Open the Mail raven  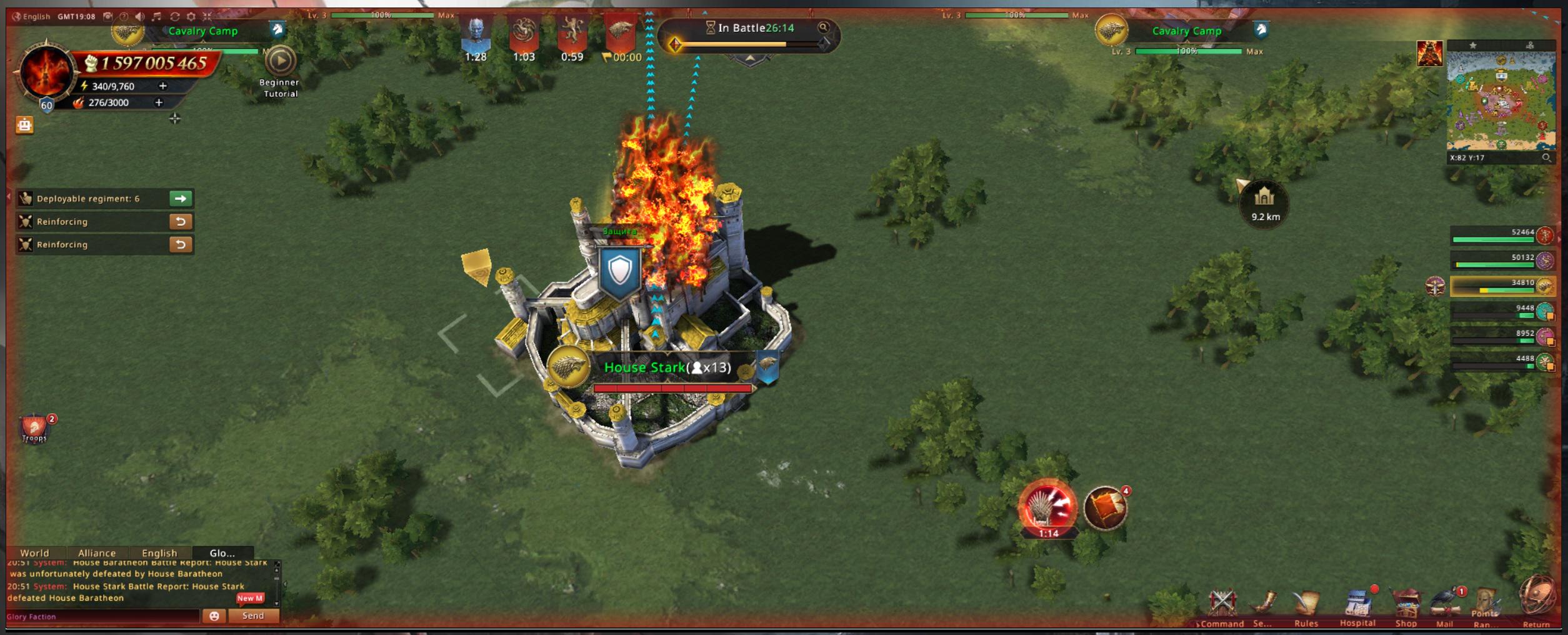click(x=1445, y=605)
